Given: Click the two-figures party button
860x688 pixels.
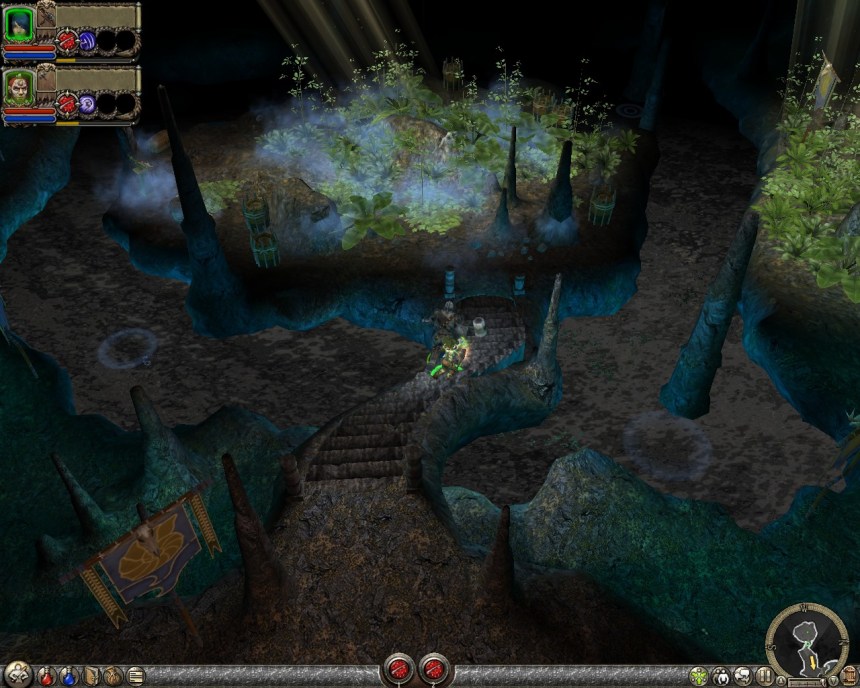Looking at the screenshot, I should [x=721, y=676].
